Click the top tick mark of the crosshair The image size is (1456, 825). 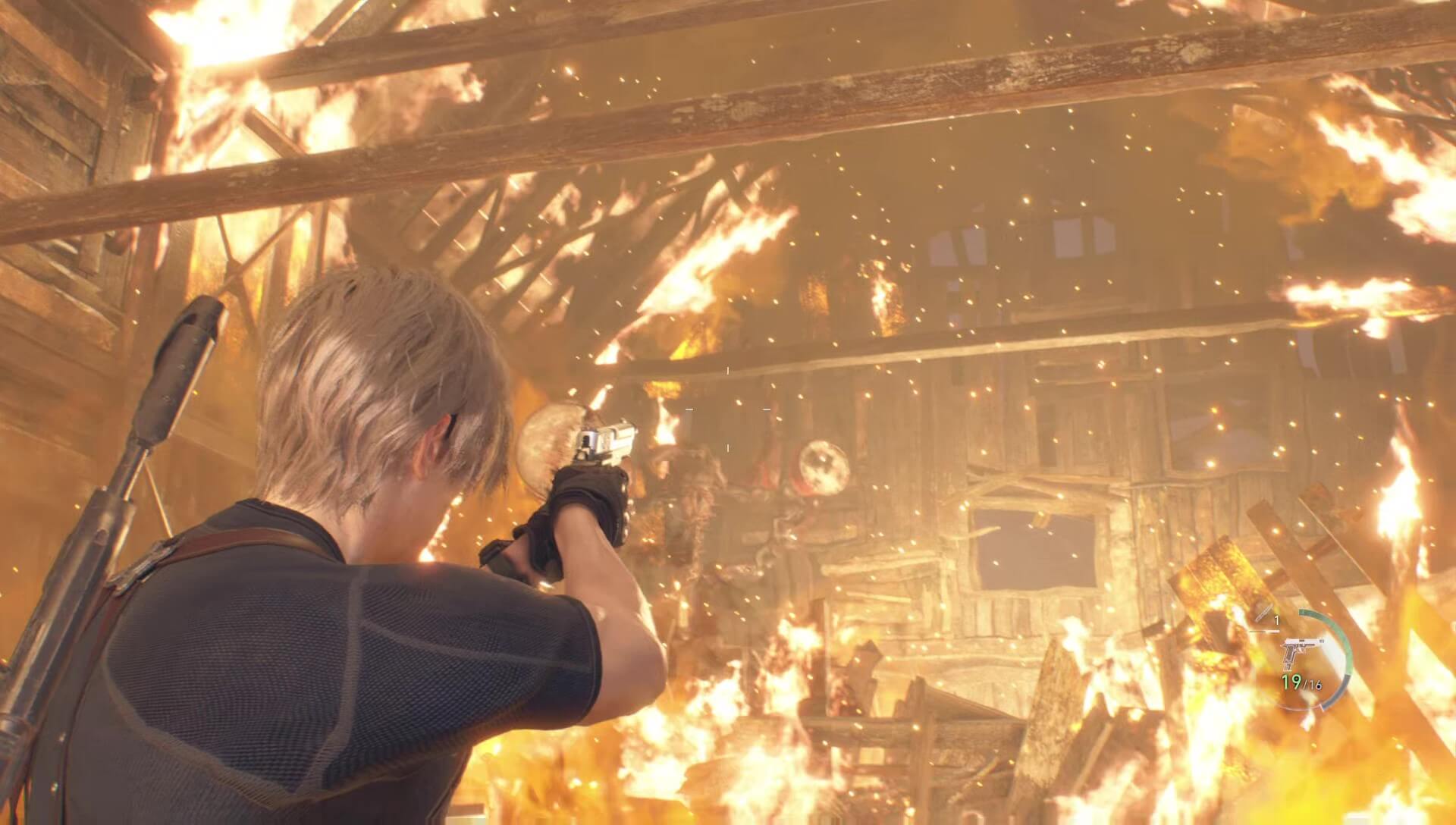click(728, 369)
